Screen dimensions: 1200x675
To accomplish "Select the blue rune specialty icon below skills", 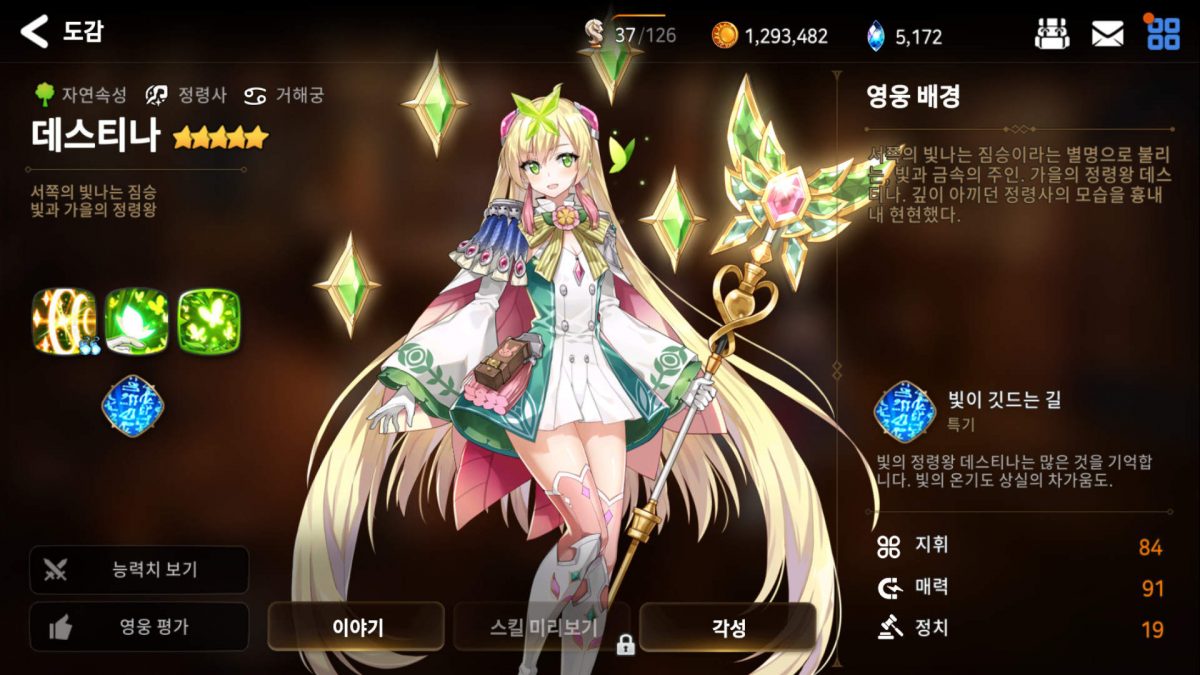I will coord(133,407).
